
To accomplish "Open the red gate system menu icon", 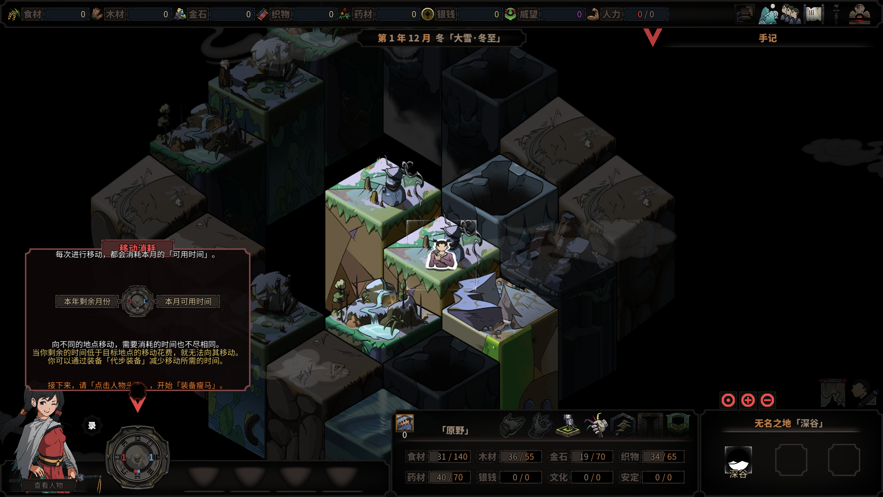I will tap(859, 14).
